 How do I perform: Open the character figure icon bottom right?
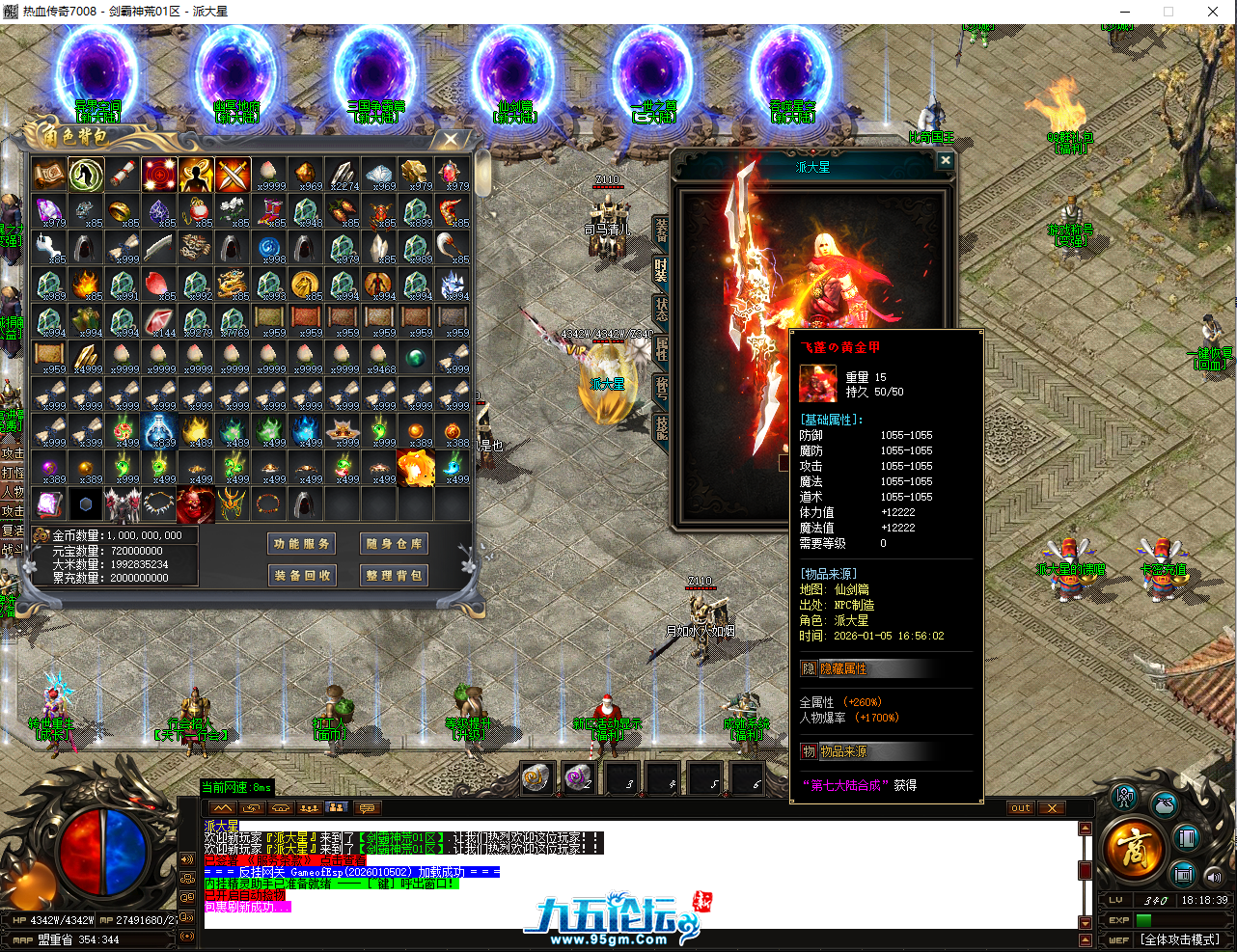click(x=1124, y=800)
